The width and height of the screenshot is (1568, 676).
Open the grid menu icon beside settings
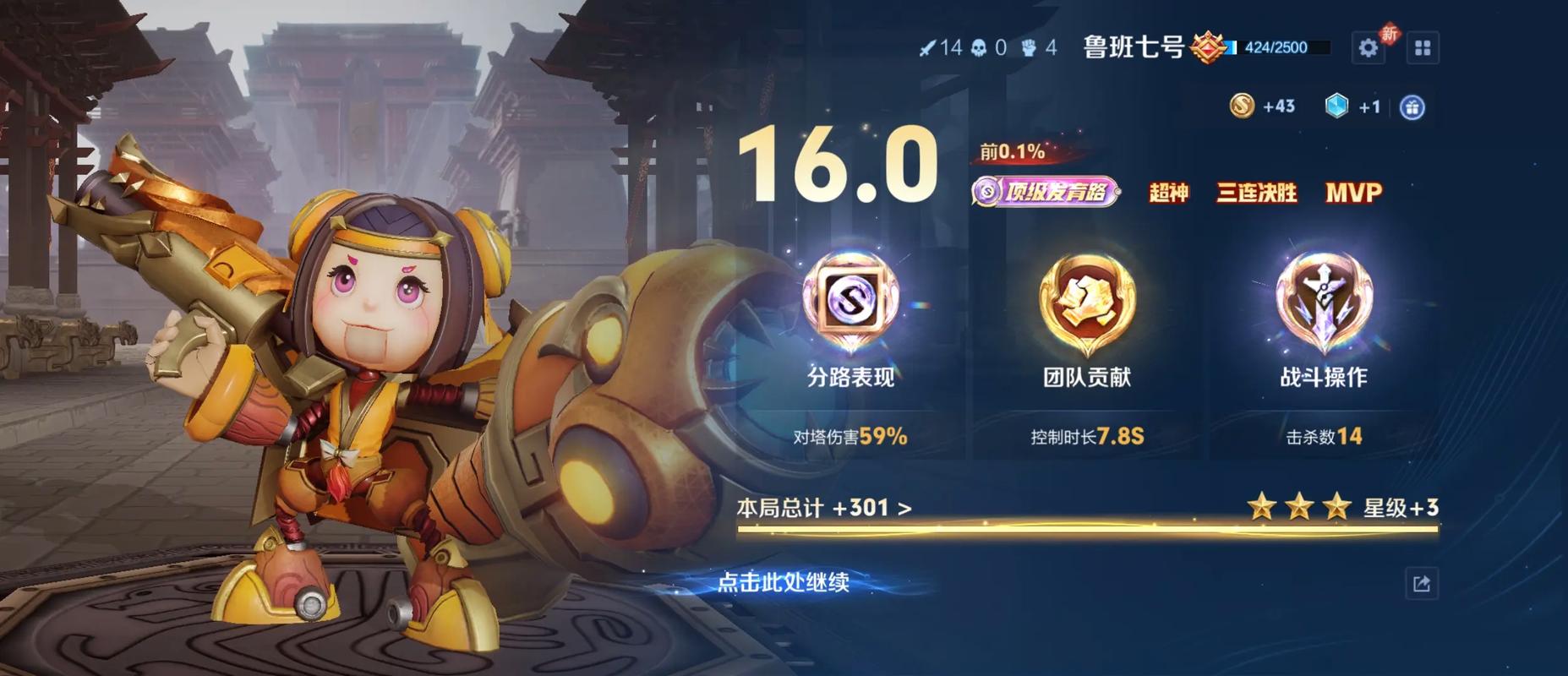click(x=1423, y=47)
